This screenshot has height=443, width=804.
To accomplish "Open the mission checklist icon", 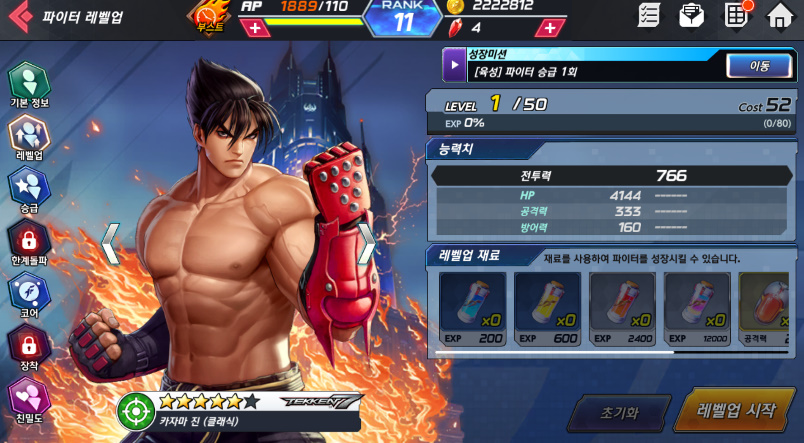I will click(650, 15).
